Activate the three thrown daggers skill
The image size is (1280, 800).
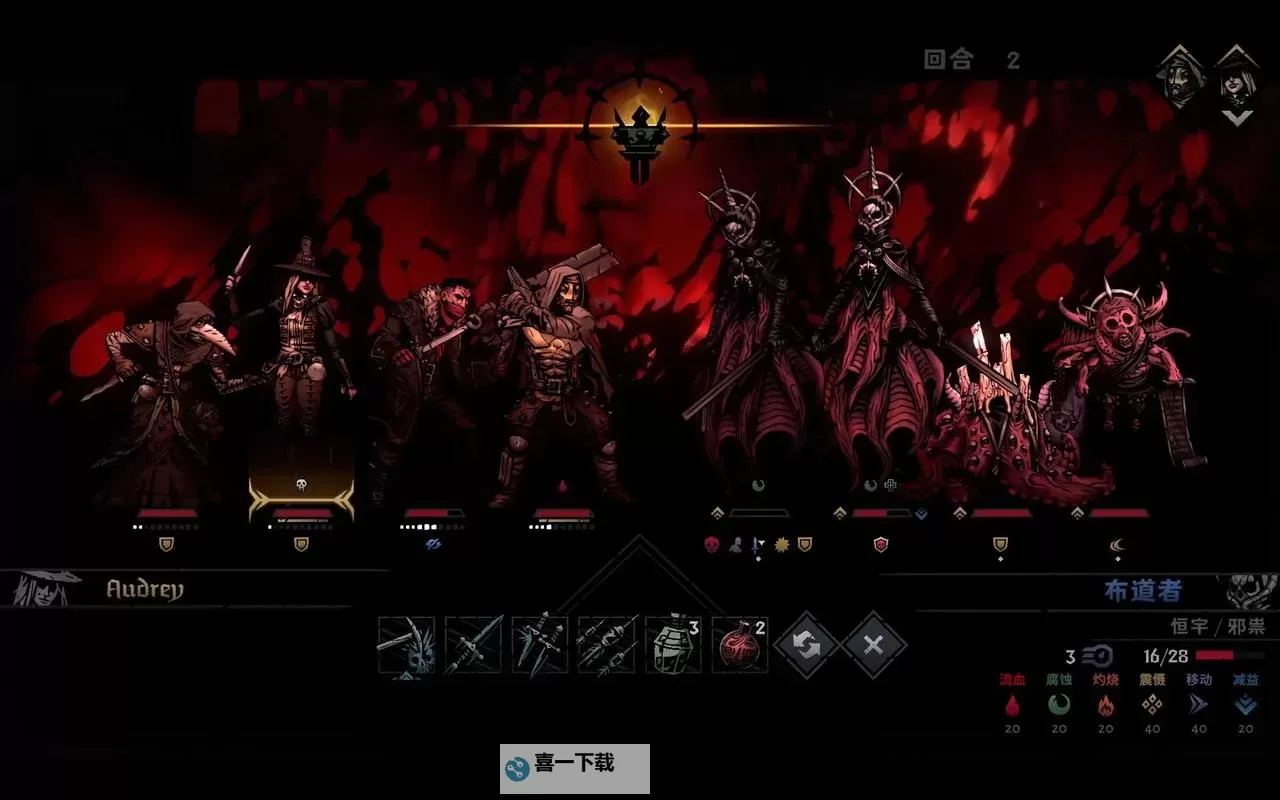click(540, 646)
